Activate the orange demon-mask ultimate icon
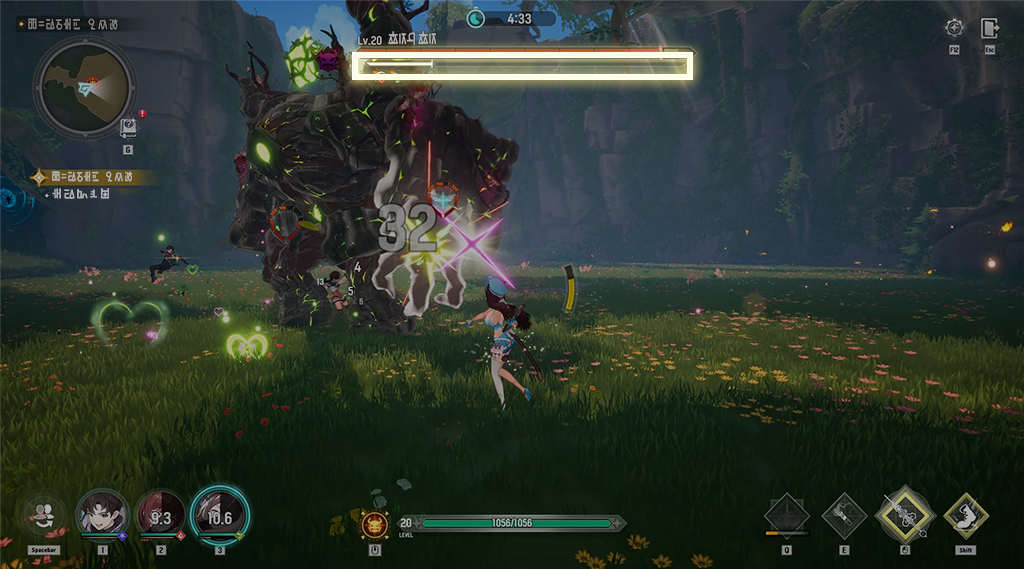The width and height of the screenshot is (1024, 569). (374, 523)
